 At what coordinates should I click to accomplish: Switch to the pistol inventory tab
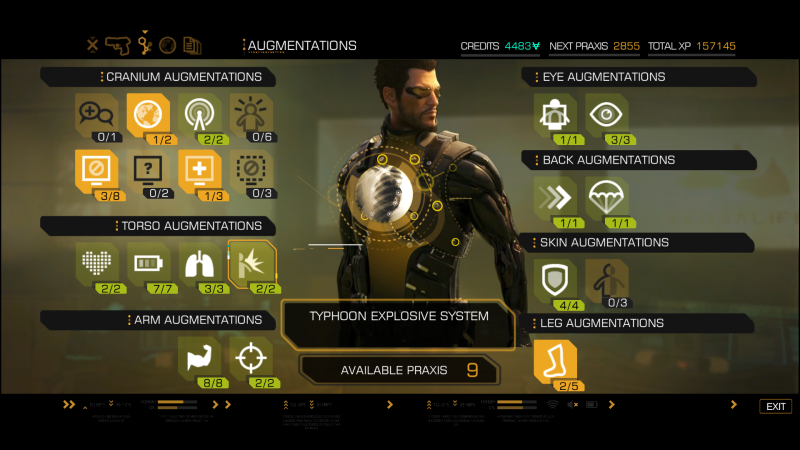pos(119,45)
